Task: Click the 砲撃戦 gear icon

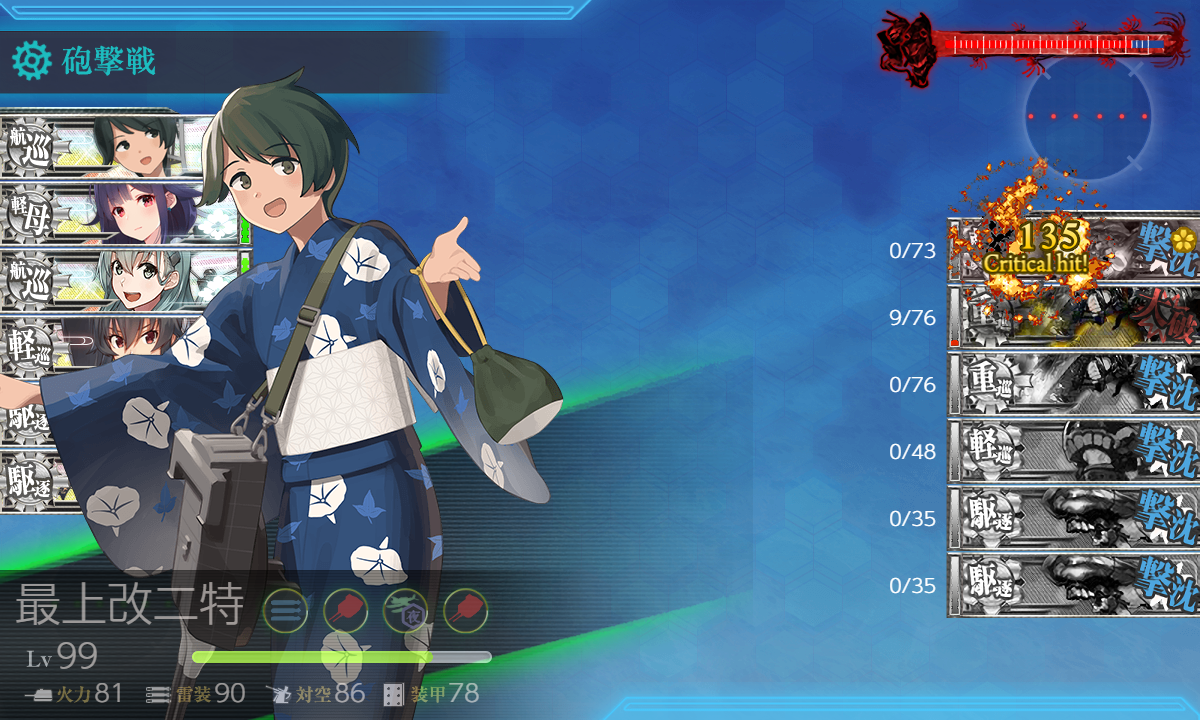Action: [31, 62]
